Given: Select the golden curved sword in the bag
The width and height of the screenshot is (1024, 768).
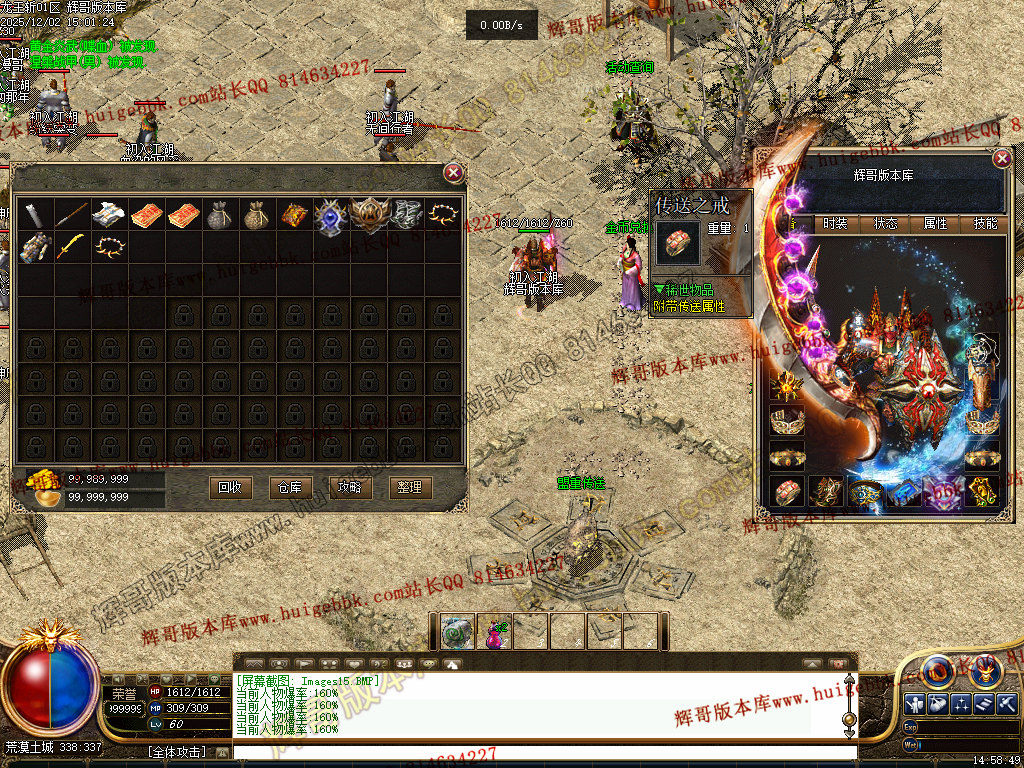Looking at the screenshot, I should pos(70,246).
